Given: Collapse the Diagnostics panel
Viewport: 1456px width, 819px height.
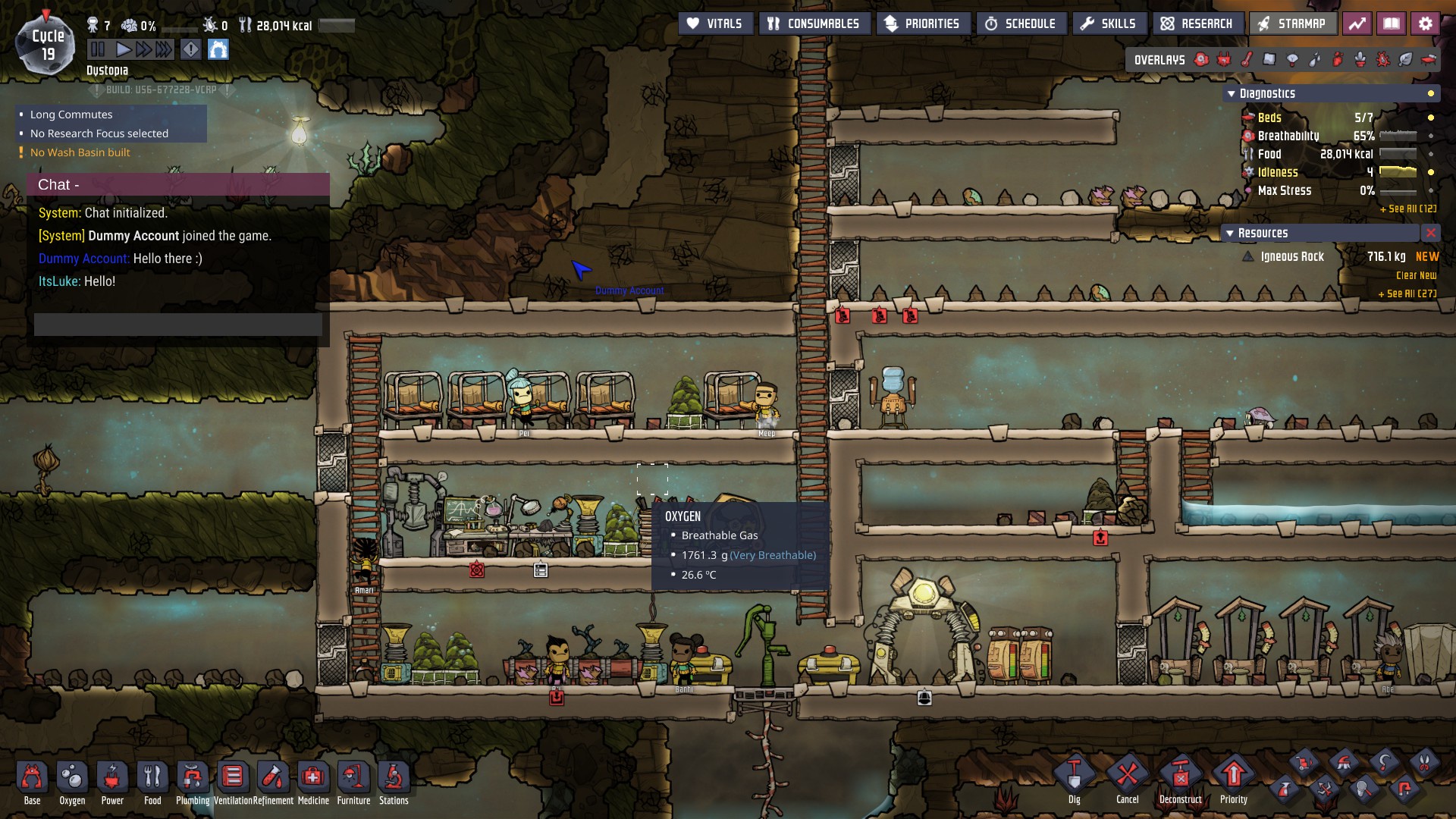Looking at the screenshot, I should 1231,94.
